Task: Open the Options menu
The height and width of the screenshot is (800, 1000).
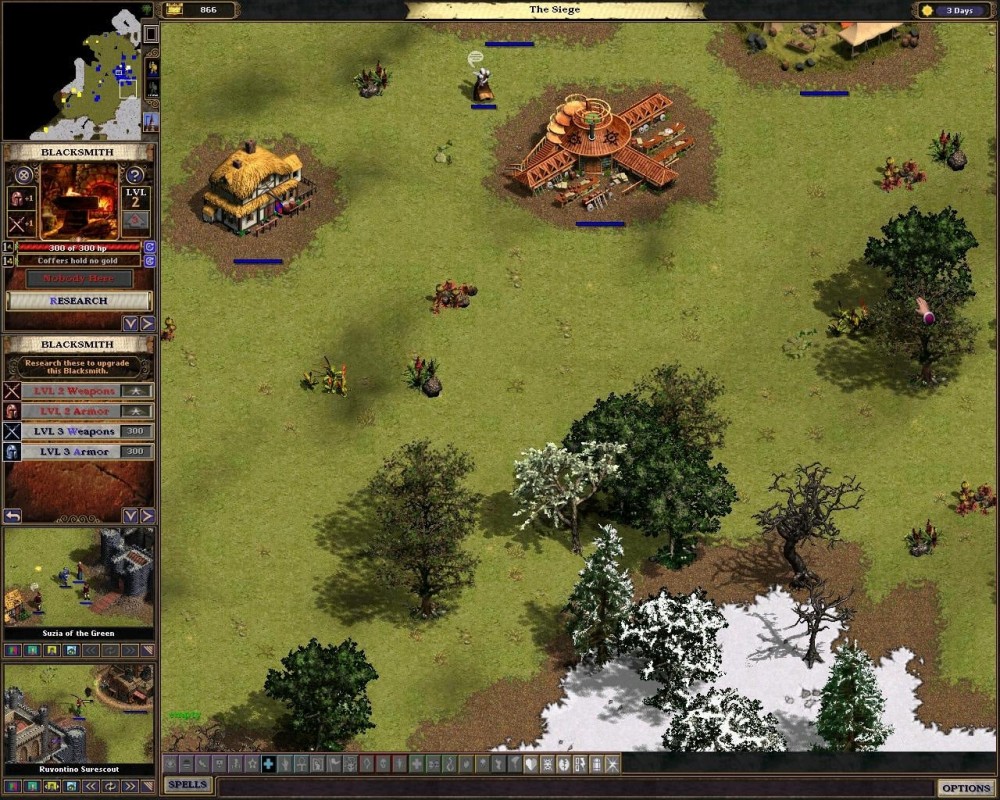Action: (x=965, y=788)
